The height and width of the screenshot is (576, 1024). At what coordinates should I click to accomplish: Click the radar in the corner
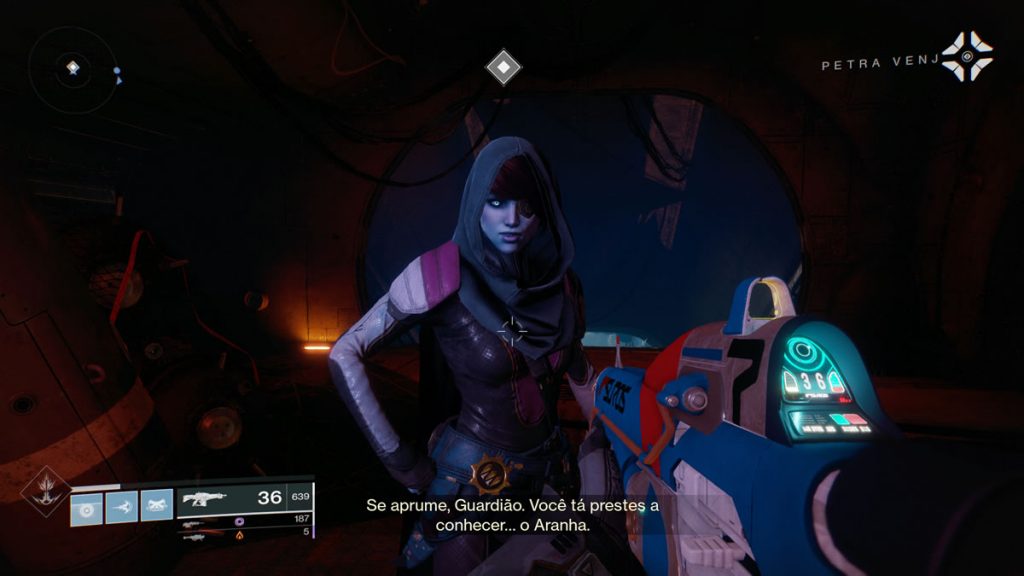click(x=72, y=68)
